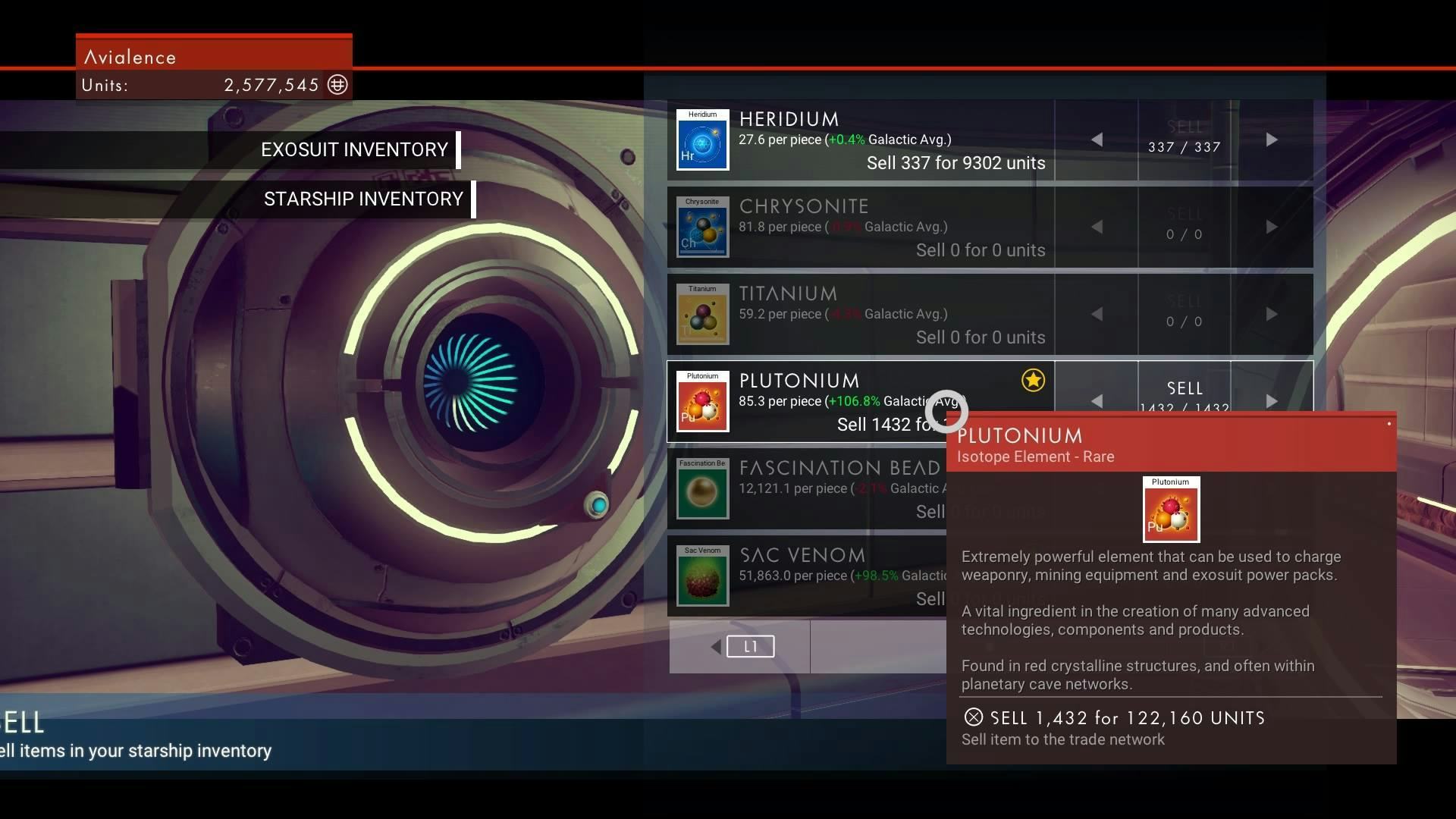Click SELL 1,432 for 122,160 UNITS
Viewport: 1456px width, 819px height.
click(1115, 718)
